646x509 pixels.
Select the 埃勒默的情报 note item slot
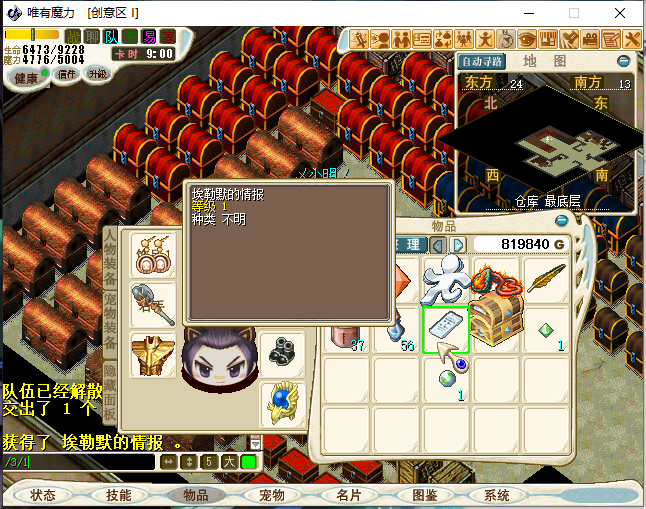pyautogui.click(x=446, y=328)
